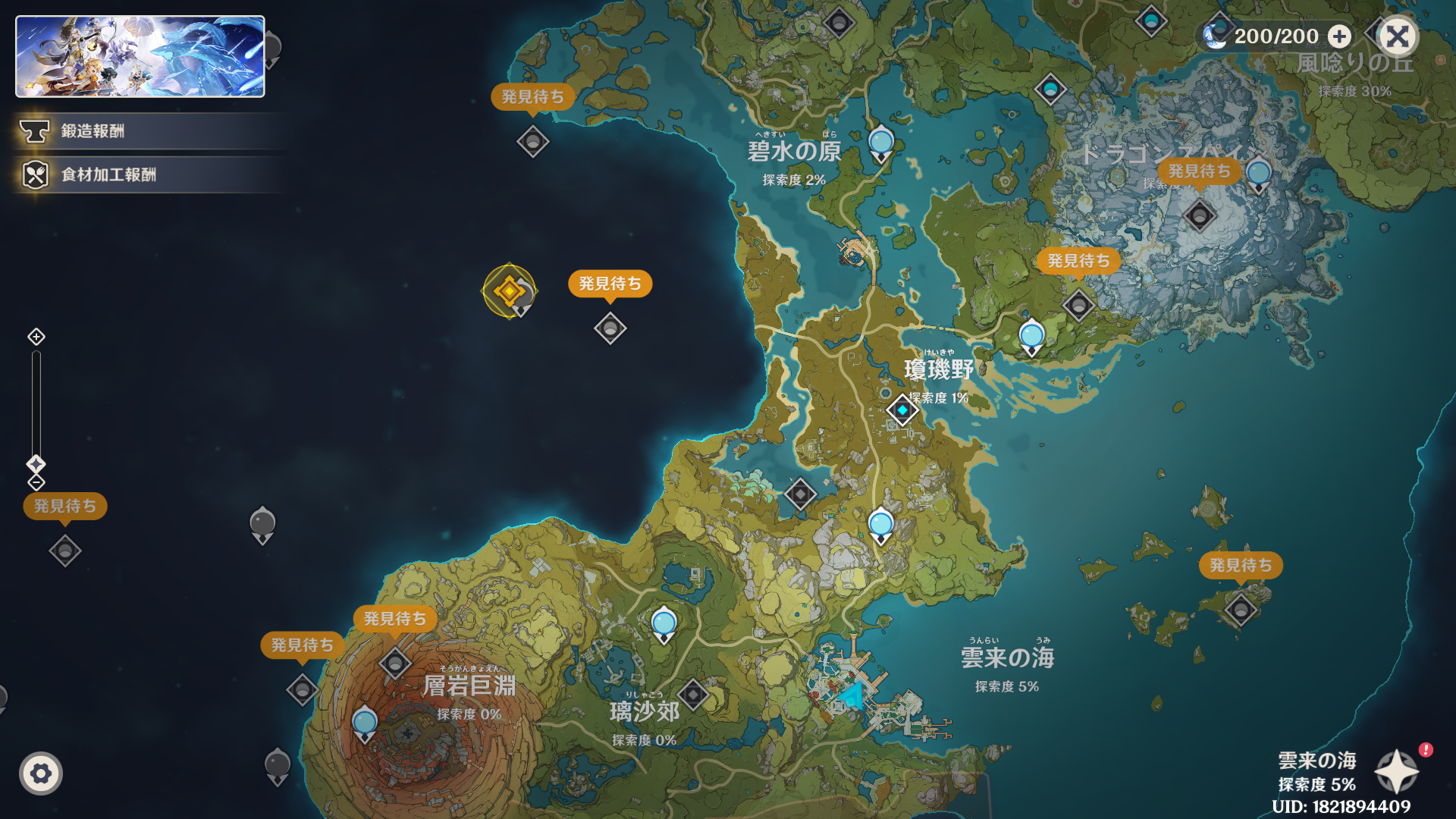Open map settings gear button

point(41,773)
